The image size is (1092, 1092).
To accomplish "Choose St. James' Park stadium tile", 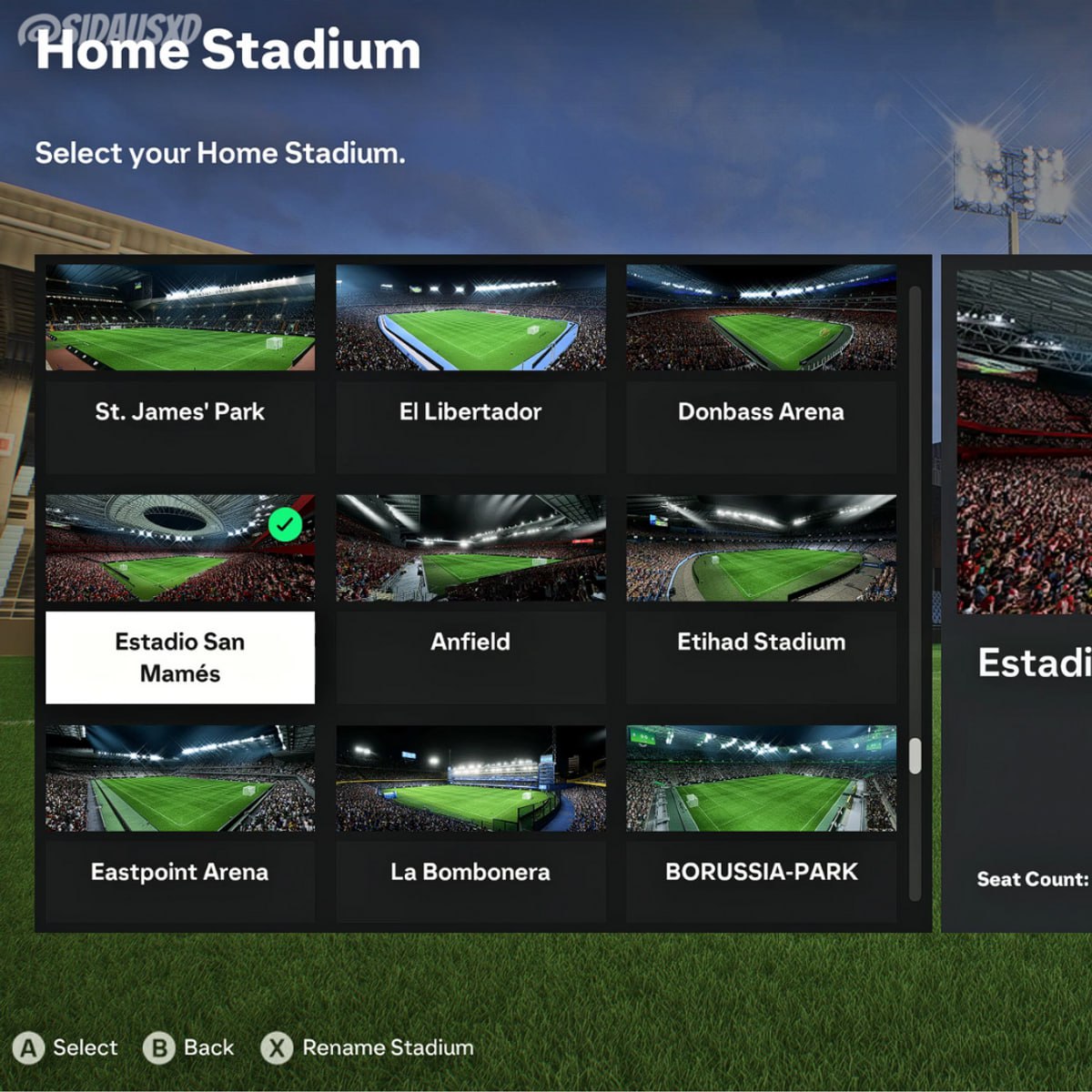I will pos(180,369).
